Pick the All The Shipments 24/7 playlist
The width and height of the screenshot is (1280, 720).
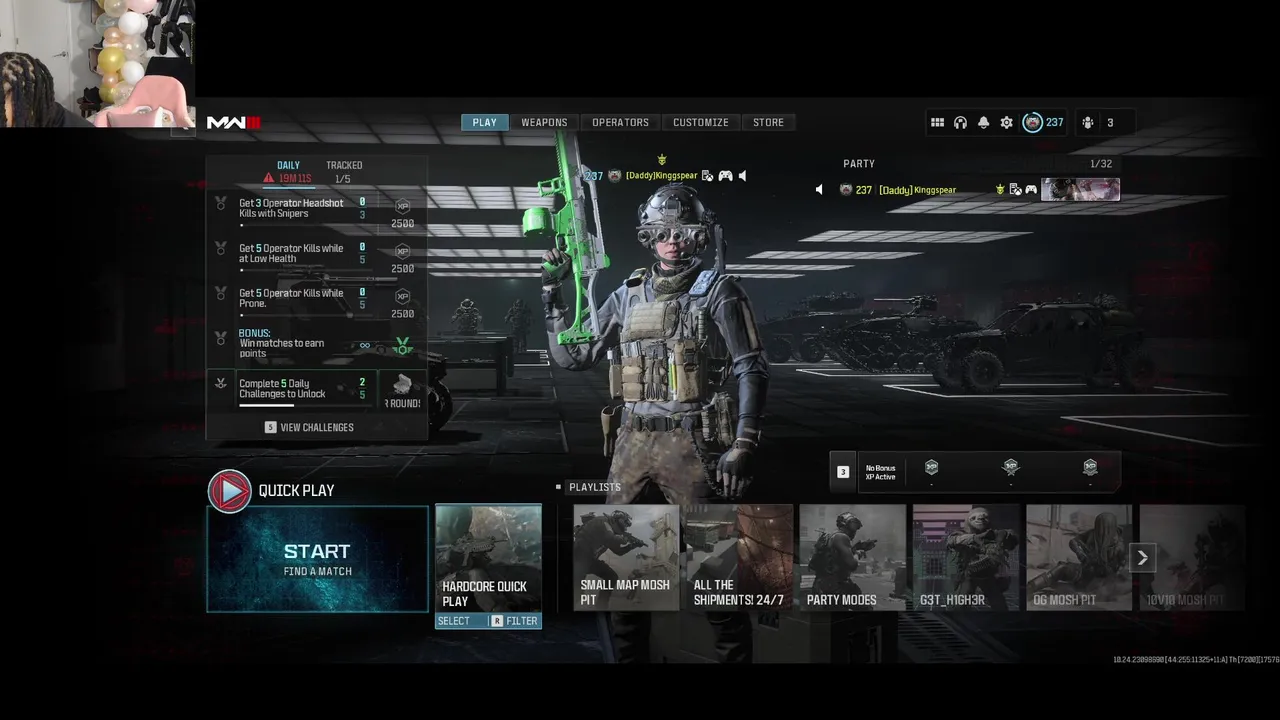coord(739,557)
